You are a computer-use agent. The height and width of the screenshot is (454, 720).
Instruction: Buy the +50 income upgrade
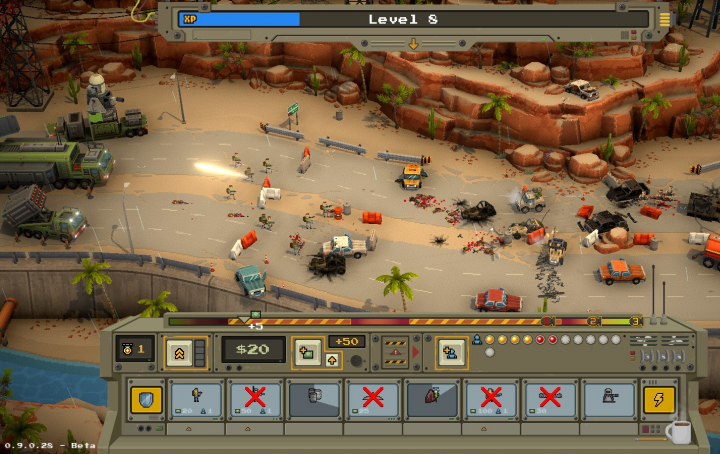point(348,341)
